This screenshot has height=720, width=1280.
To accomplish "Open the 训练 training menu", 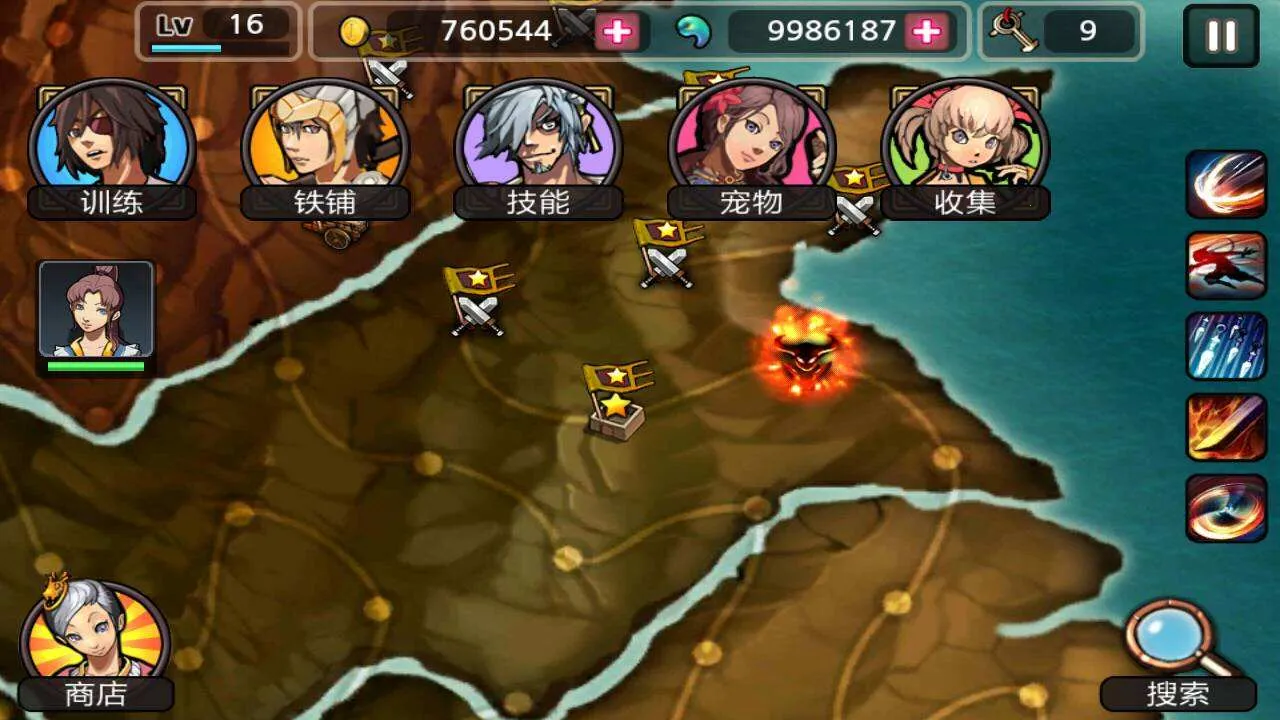I will coord(112,148).
